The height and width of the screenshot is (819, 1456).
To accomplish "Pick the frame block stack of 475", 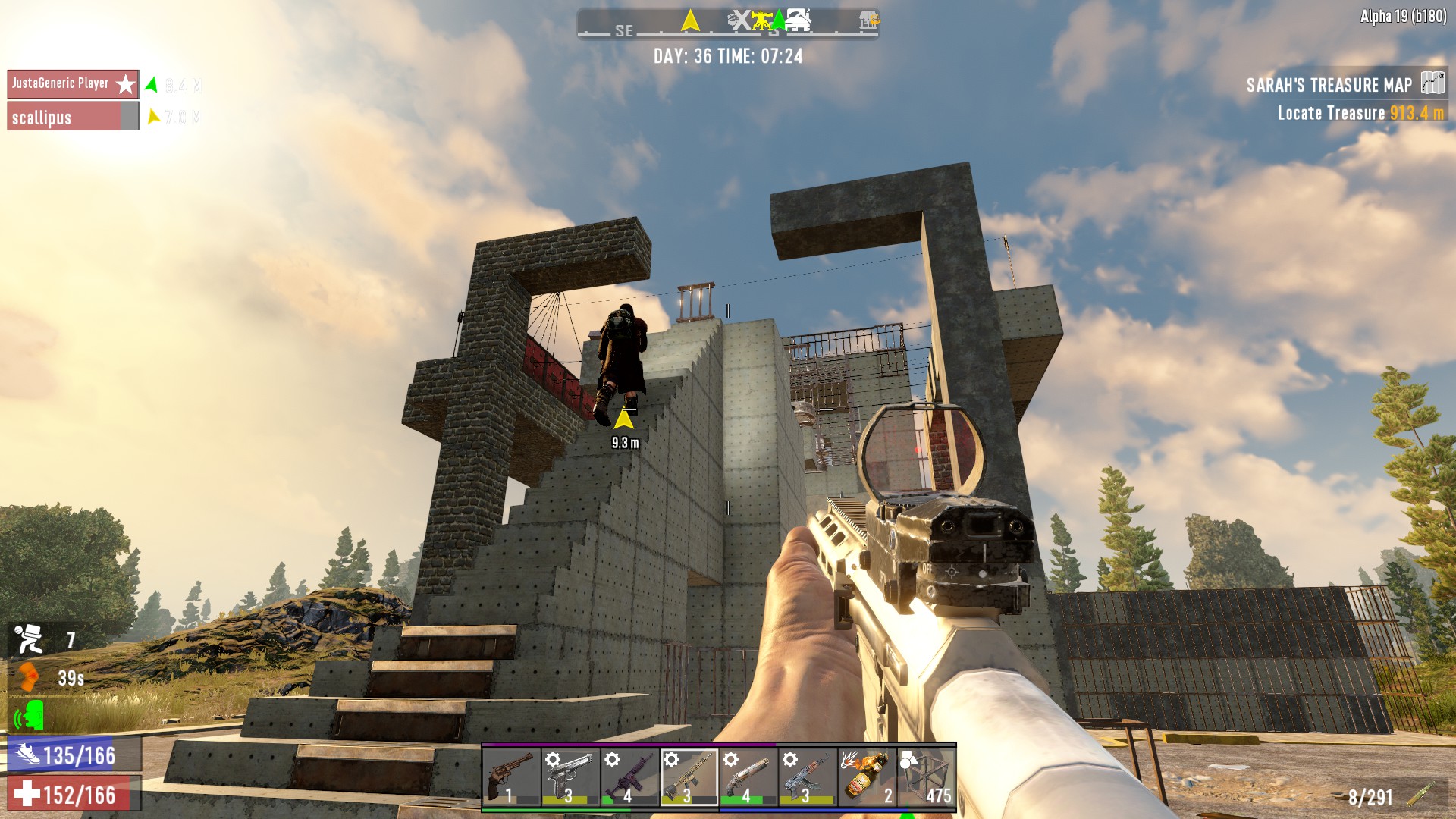I will 926,777.
